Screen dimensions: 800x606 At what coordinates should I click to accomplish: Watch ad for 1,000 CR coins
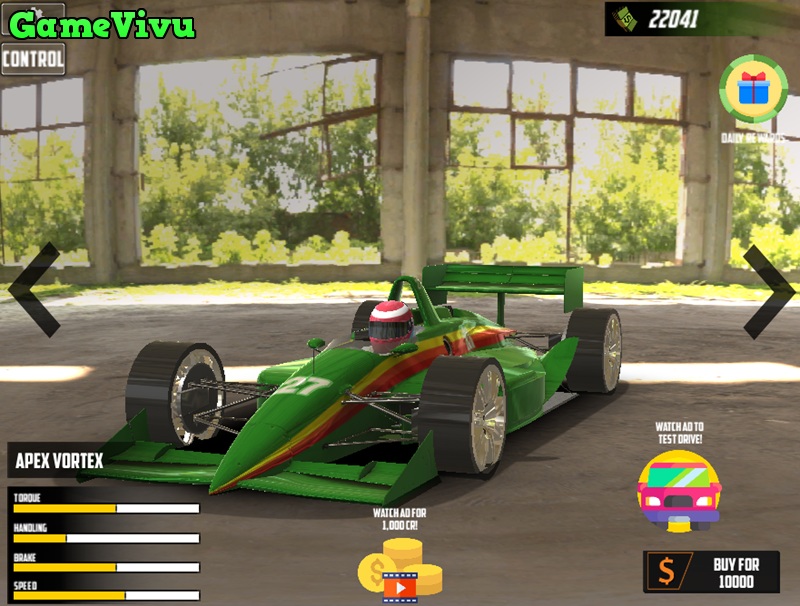(400, 569)
